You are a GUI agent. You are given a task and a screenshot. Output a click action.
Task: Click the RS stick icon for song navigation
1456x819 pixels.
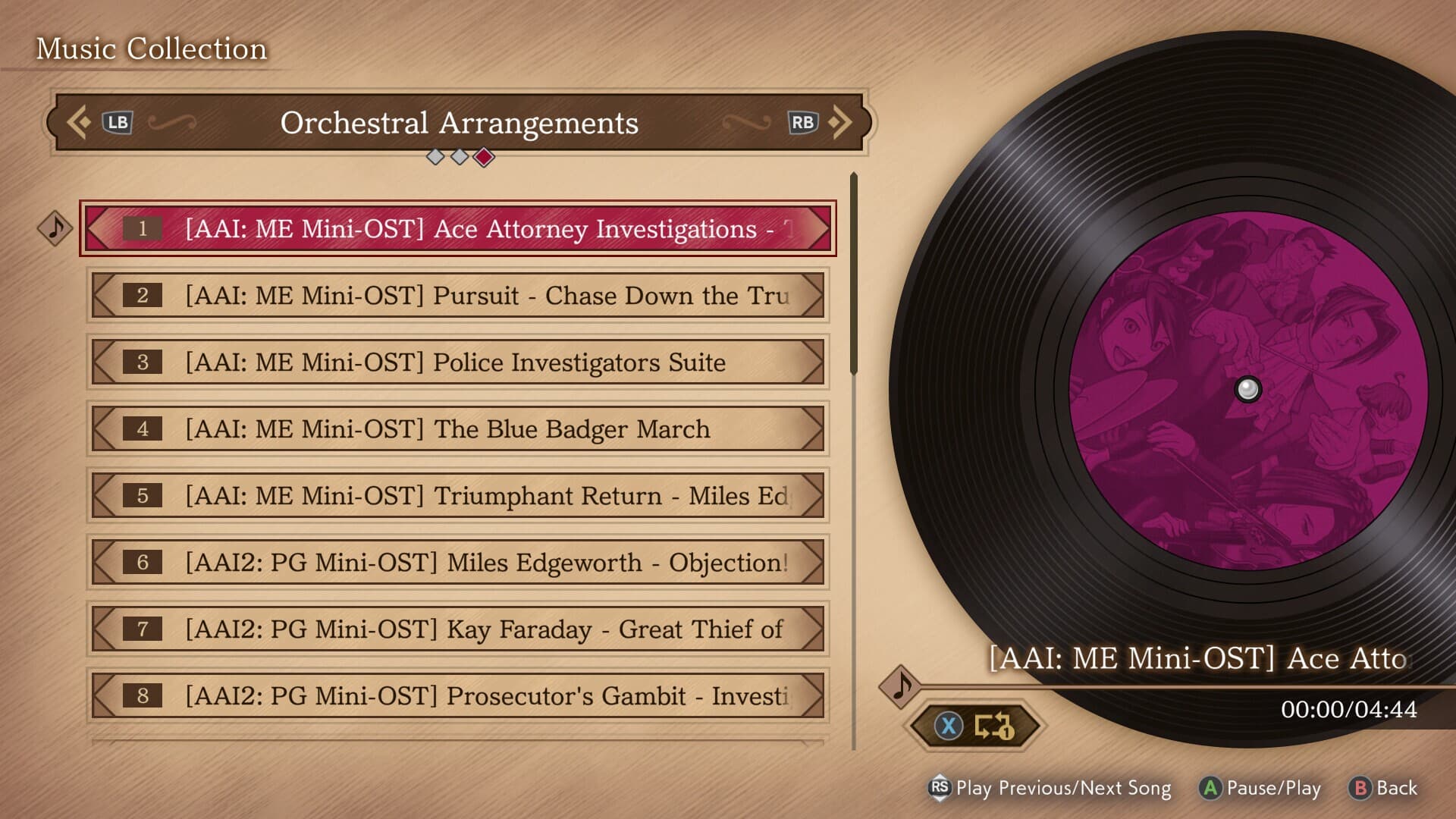point(940,789)
